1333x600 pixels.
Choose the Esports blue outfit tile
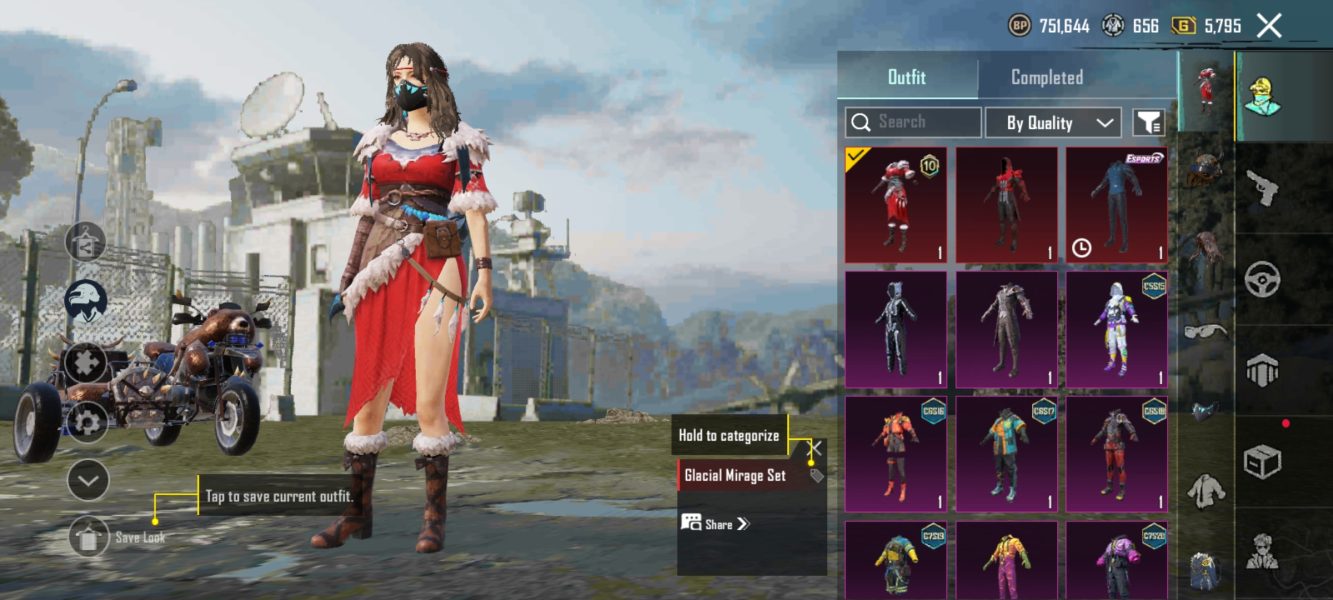pos(1116,204)
